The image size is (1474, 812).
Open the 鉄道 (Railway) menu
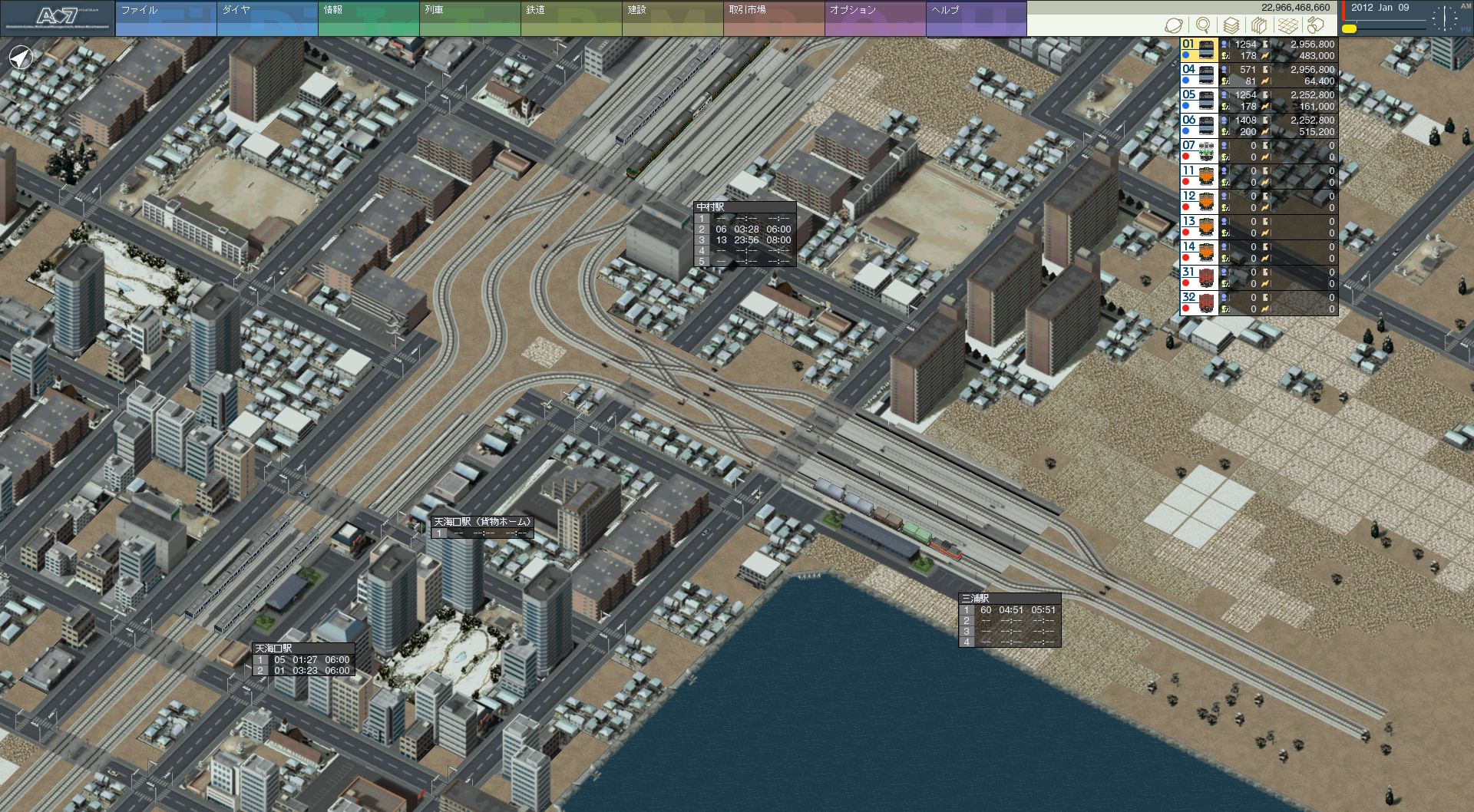click(570, 18)
